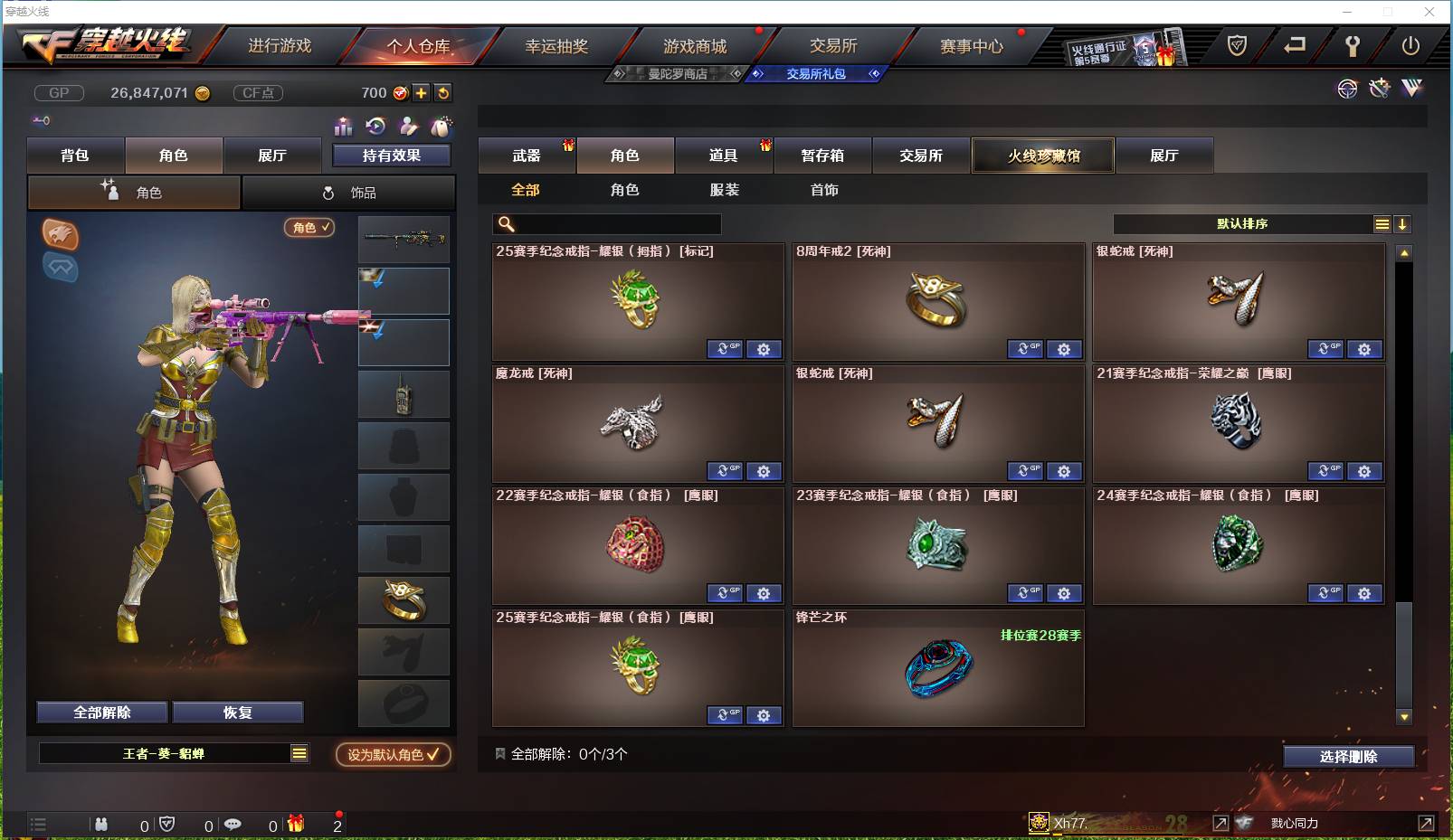Open the 首饰 jewelry subtab
This screenshot has height=840, width=1453.
point(824,190)
